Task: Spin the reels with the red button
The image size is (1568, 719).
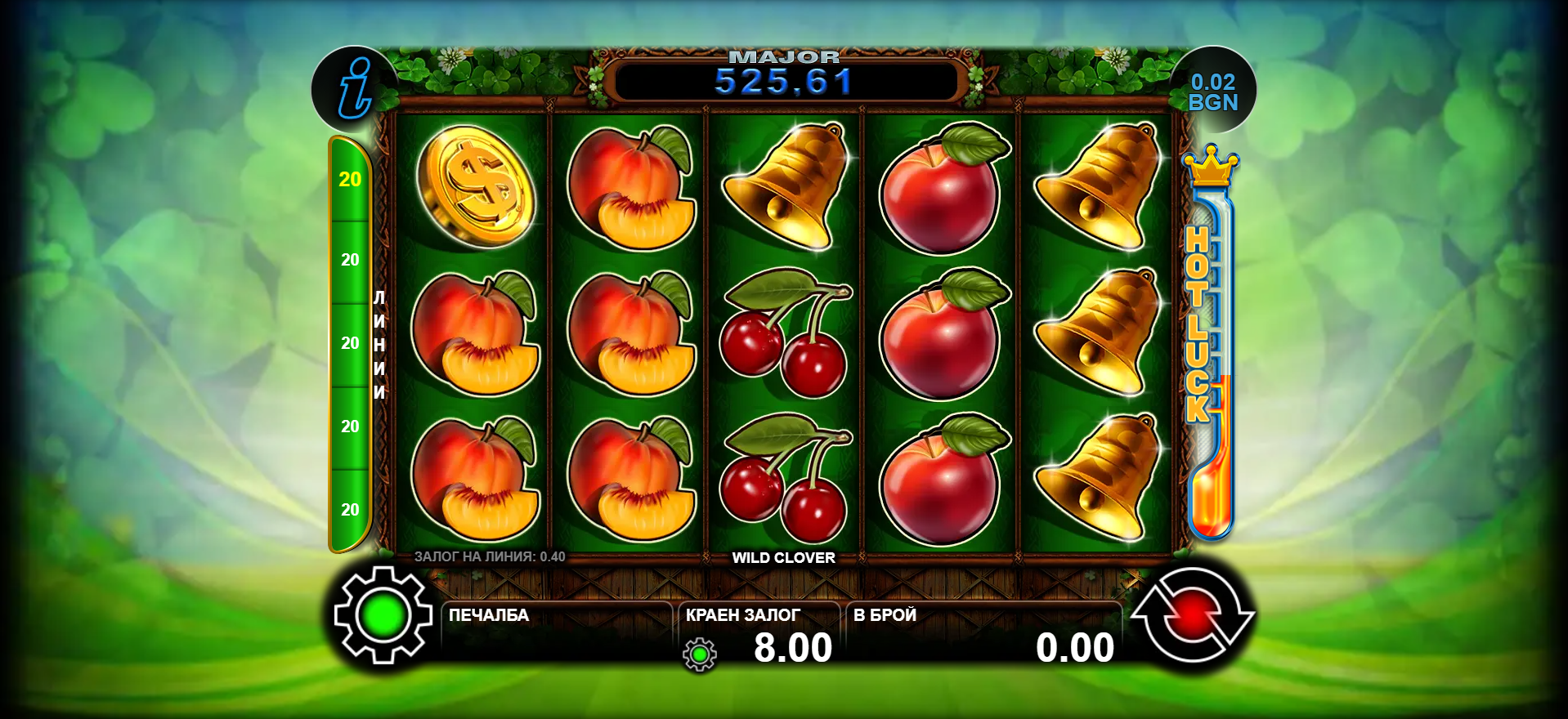Action: (x=1192, y=614)
